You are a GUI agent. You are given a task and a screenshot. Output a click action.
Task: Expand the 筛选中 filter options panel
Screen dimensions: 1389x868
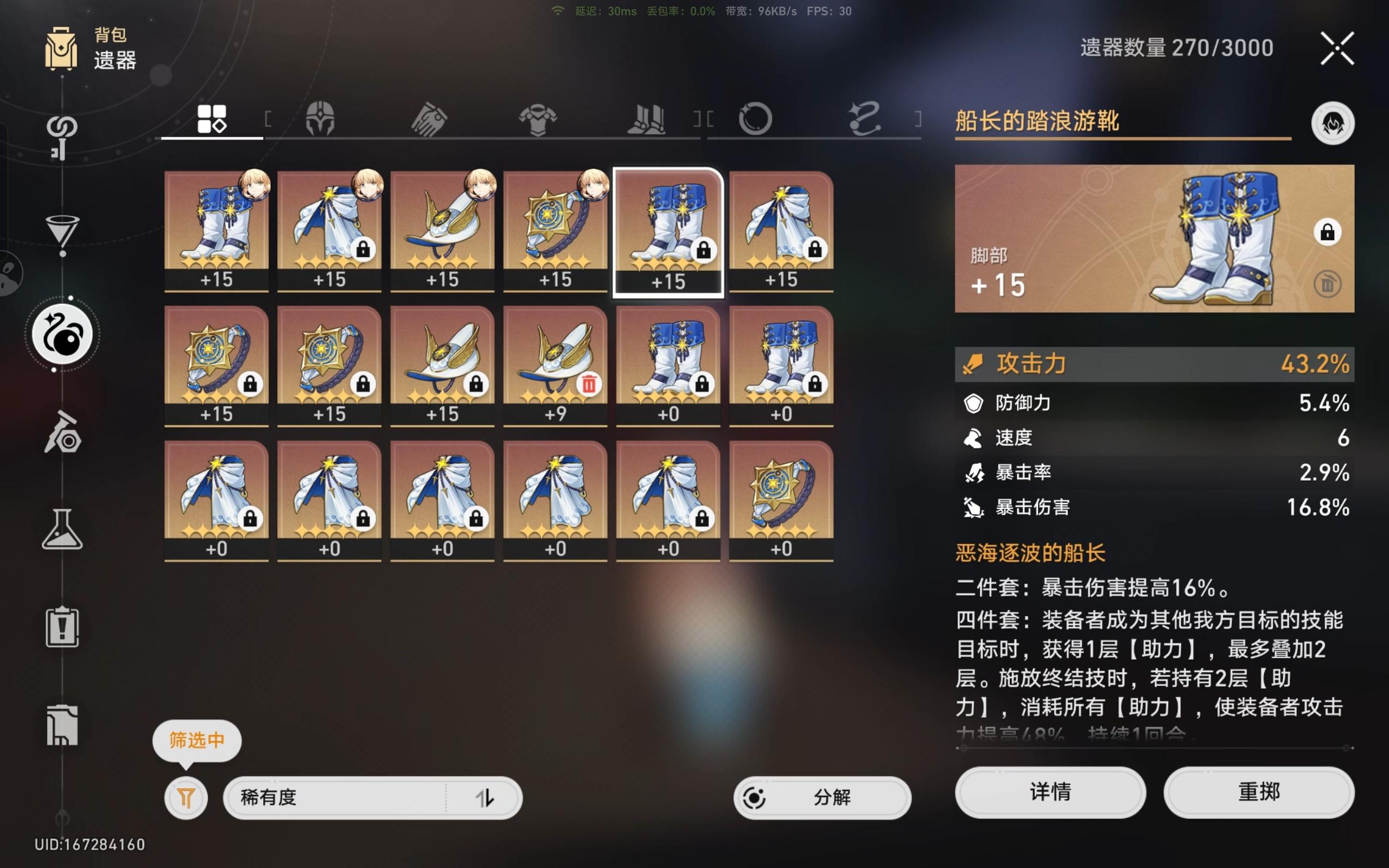[x=185, y=798]
